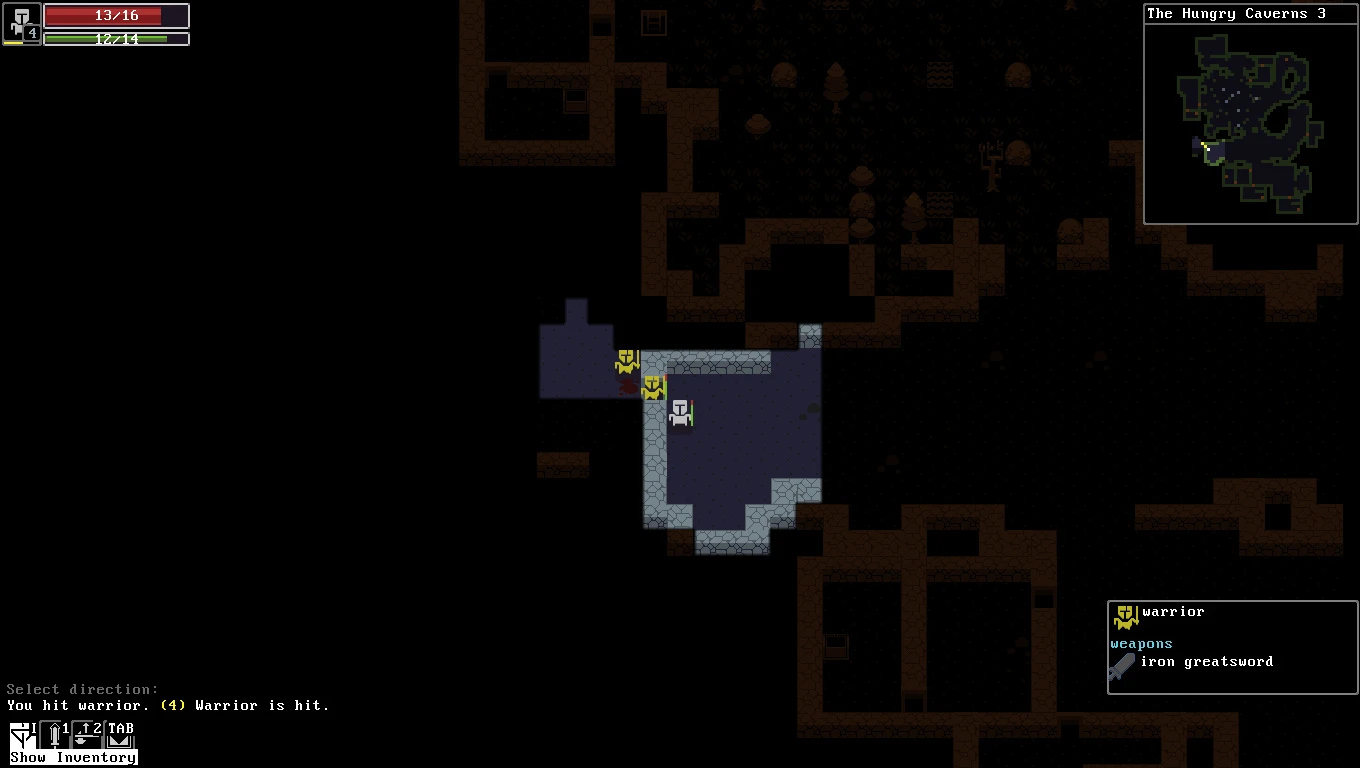Click the warrior name in the info panel

tap(1173, 612)
